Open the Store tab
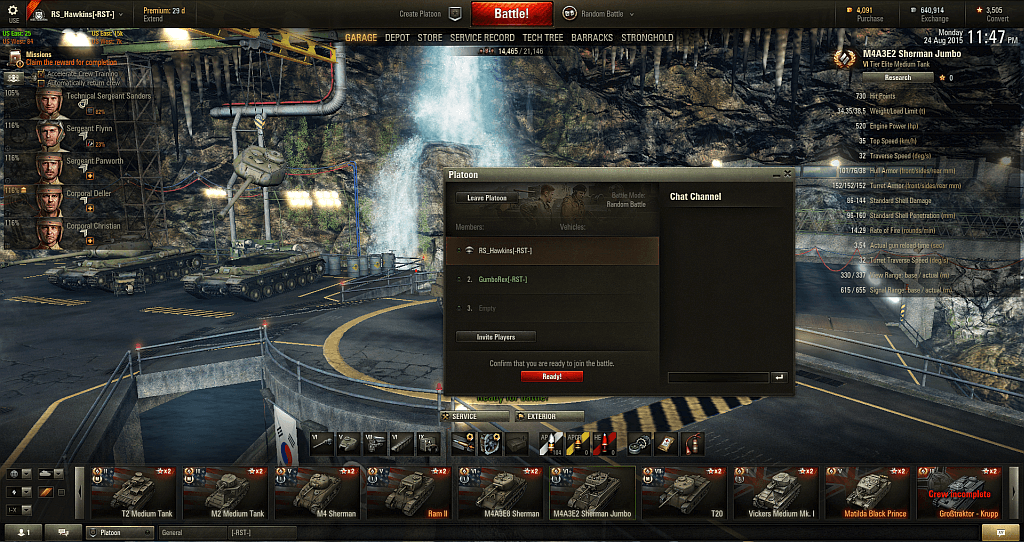The width and height of the screenshot is (1024, 542). coord(430,38)
